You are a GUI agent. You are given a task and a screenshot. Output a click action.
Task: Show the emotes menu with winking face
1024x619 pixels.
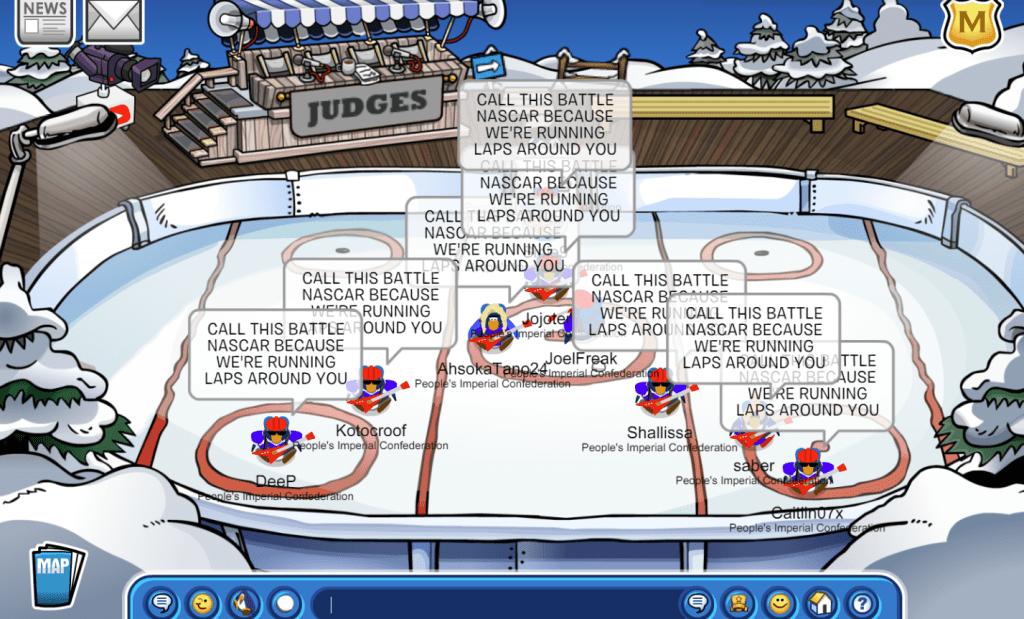coord(203,603)
